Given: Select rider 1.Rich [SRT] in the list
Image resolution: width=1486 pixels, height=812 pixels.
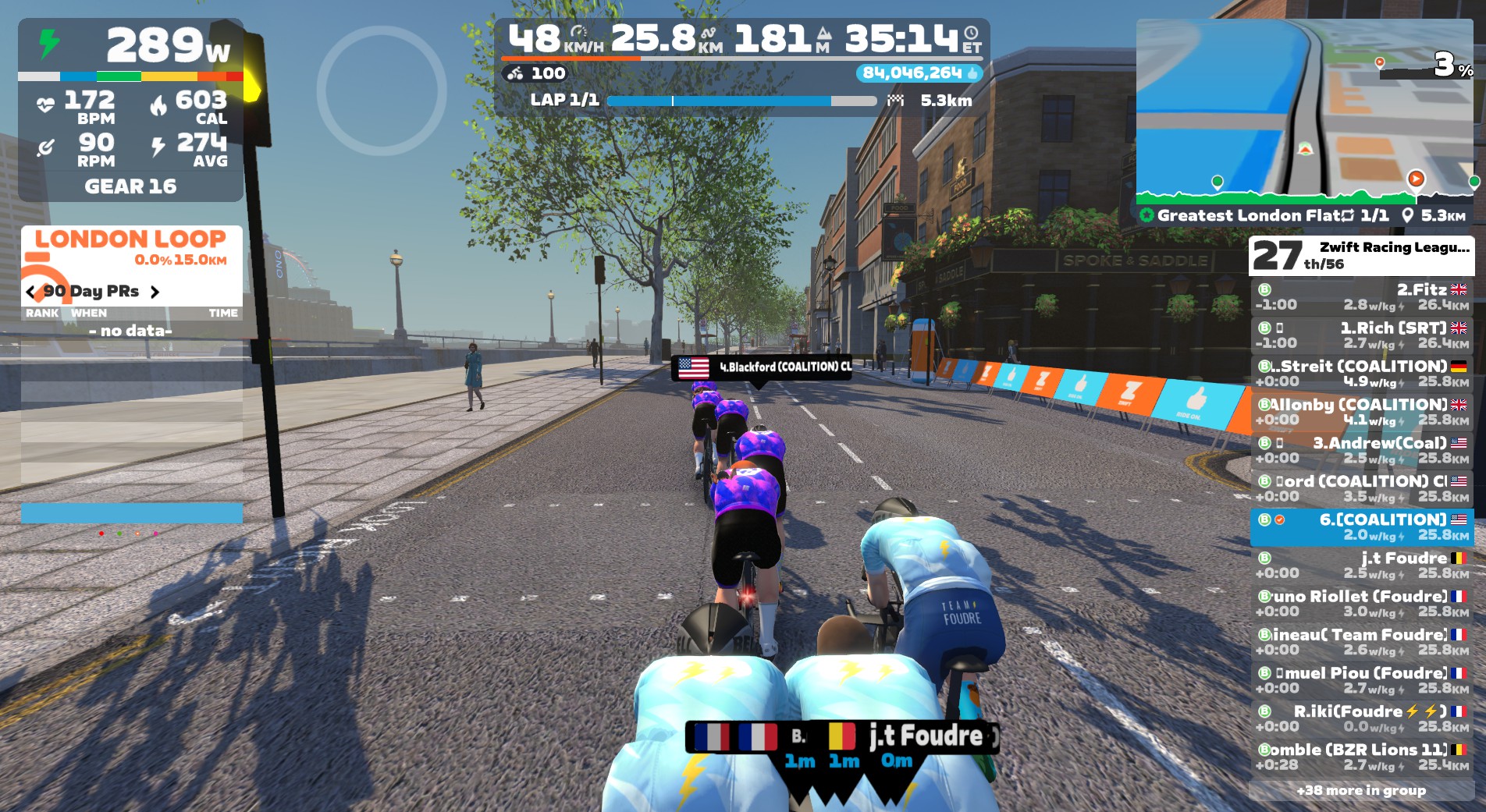Looking at the screenshot, I should click(1361, 335).
